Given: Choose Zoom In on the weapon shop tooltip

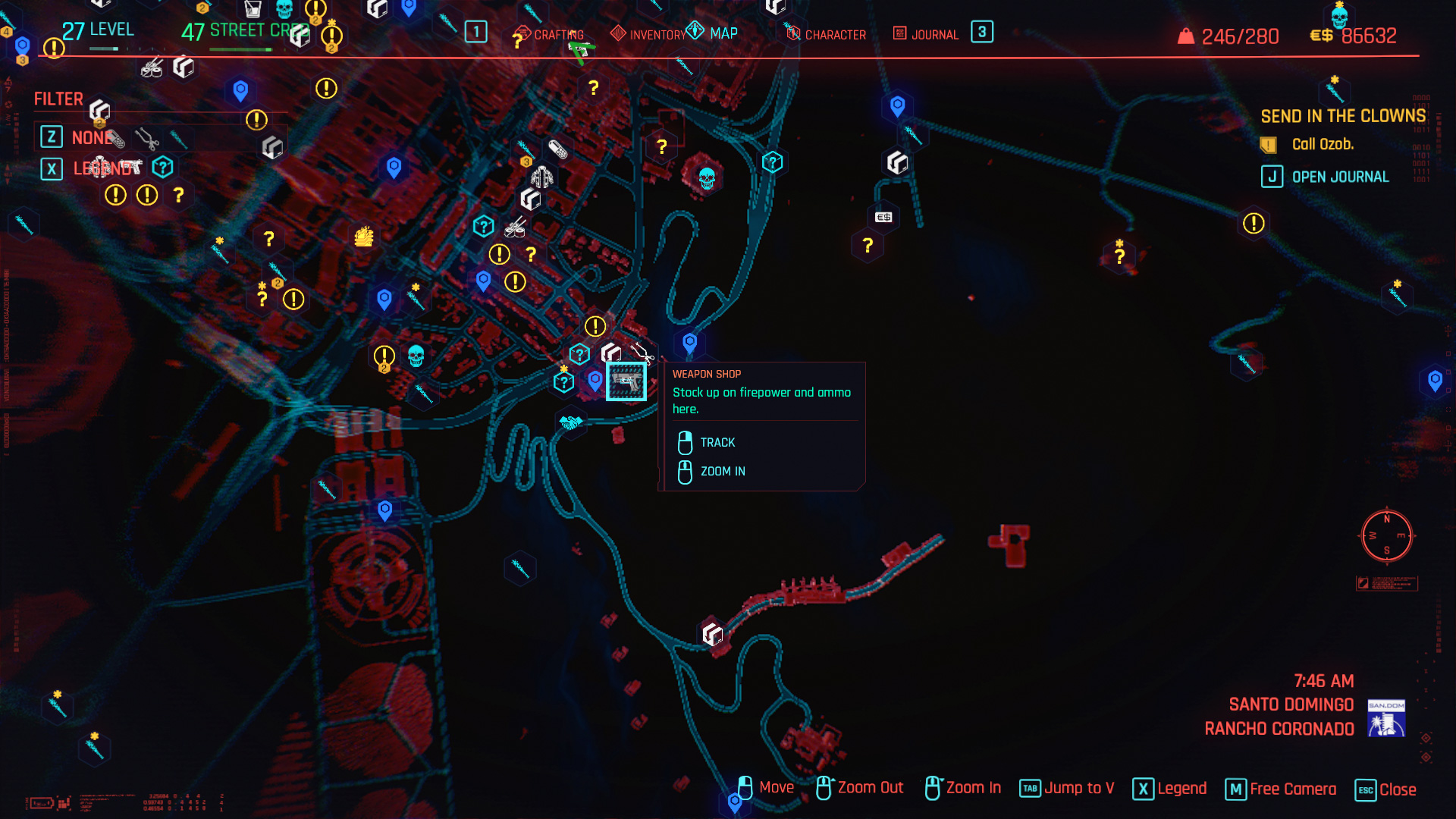Looking at the screenshot, I should [722, 471].
